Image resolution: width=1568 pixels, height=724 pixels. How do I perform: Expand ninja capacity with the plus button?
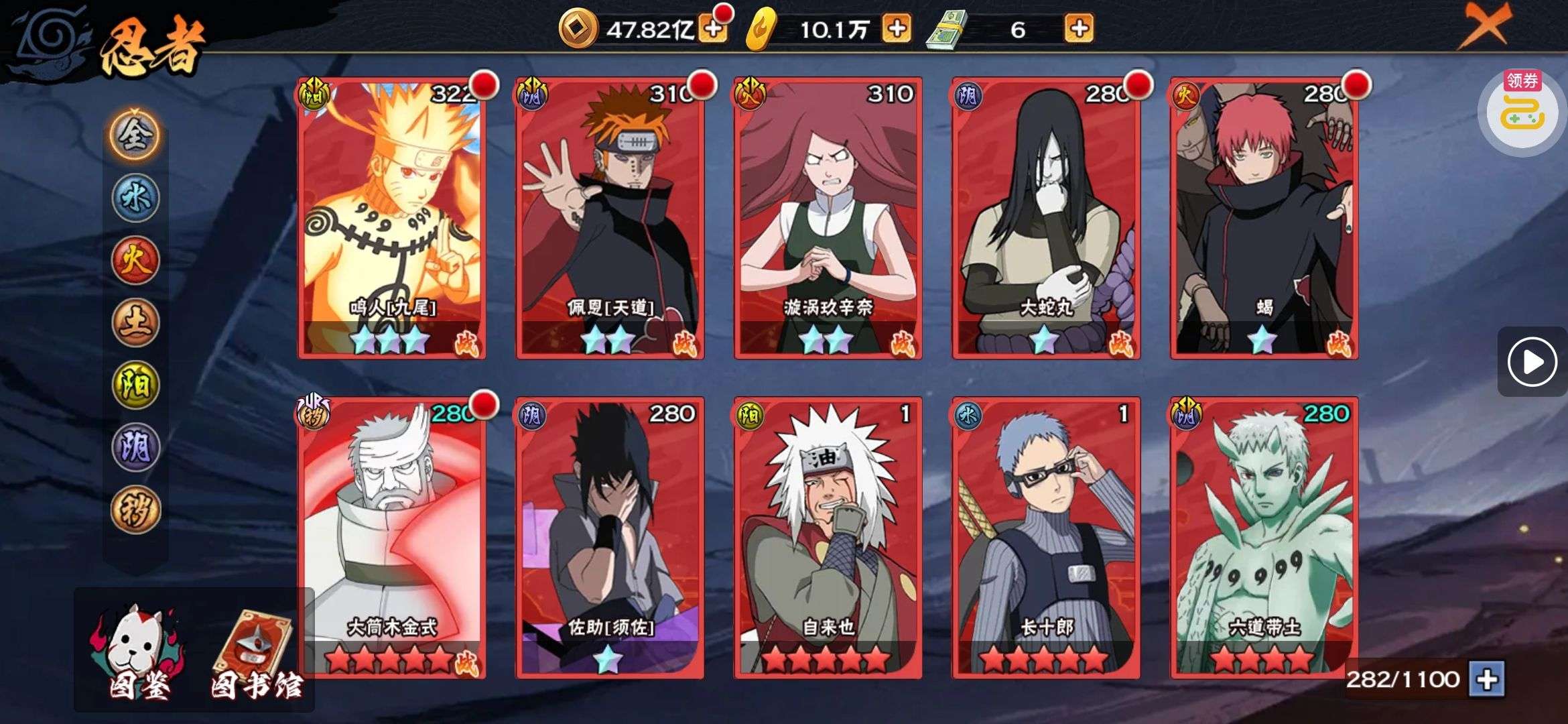point(1488,680)
